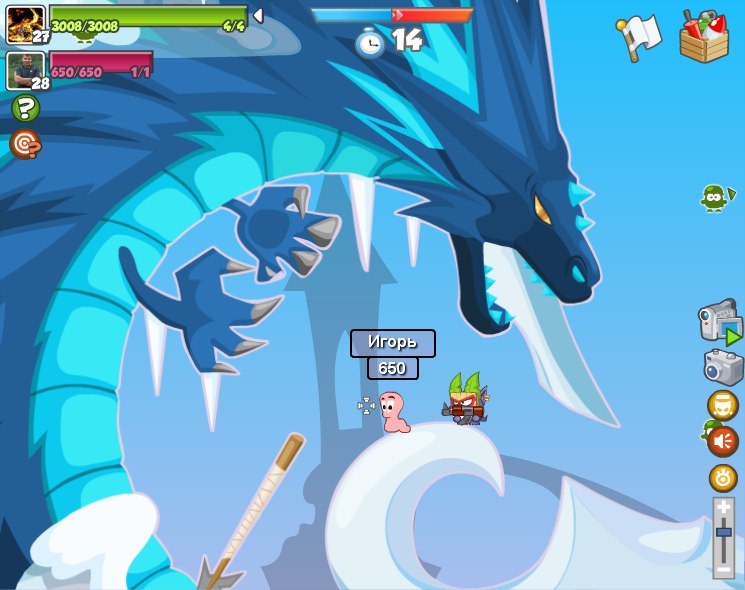Select the level 28 opponent photo portrait

(x=24, y=70)
